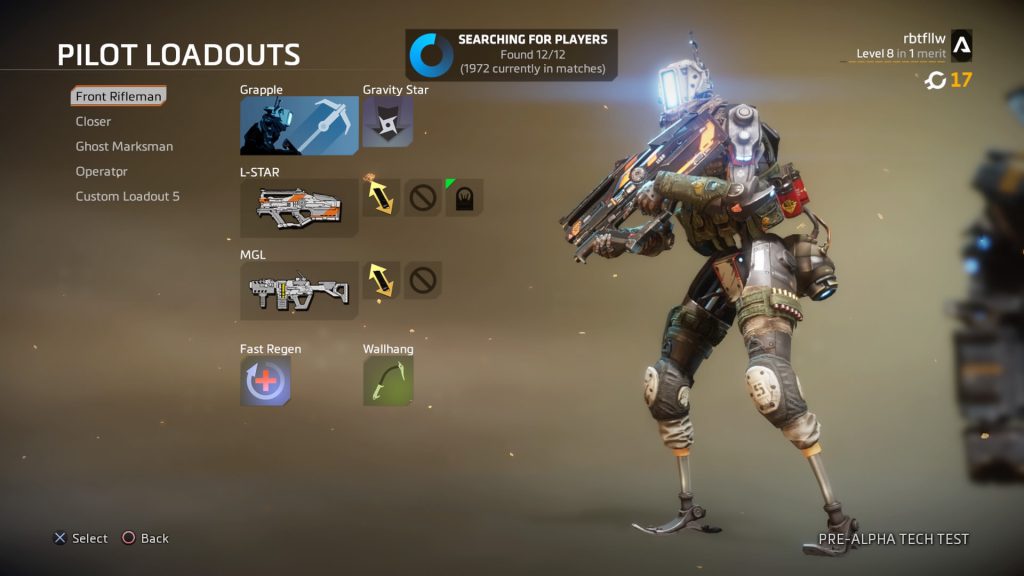Change the L-STAR sight attachment
Viewport: 1024px width, 576px height.
click(x=464, y=197)
